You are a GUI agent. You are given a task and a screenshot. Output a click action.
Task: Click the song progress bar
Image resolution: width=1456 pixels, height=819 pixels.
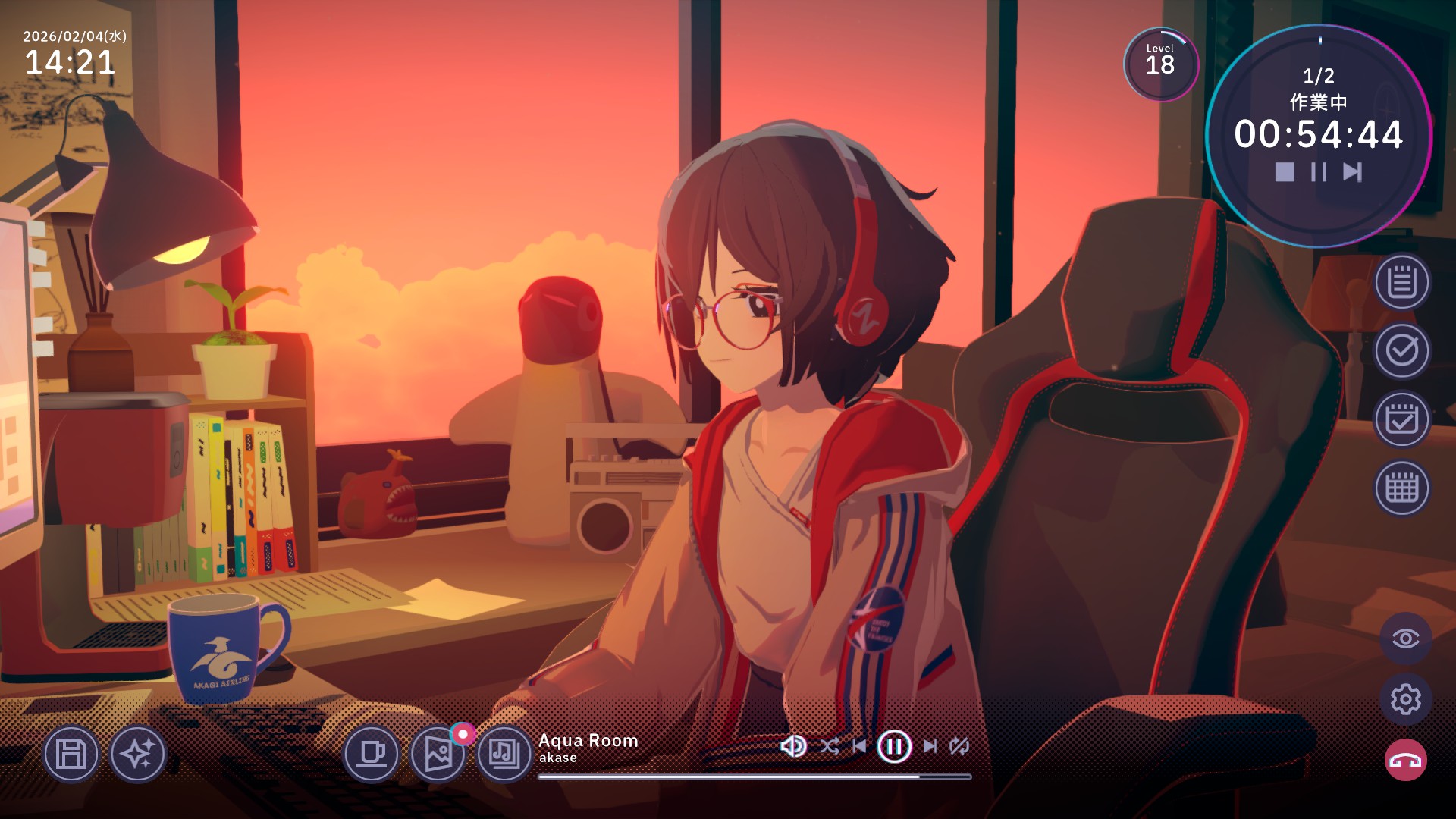pyautogui.click(x=755, y=774)
